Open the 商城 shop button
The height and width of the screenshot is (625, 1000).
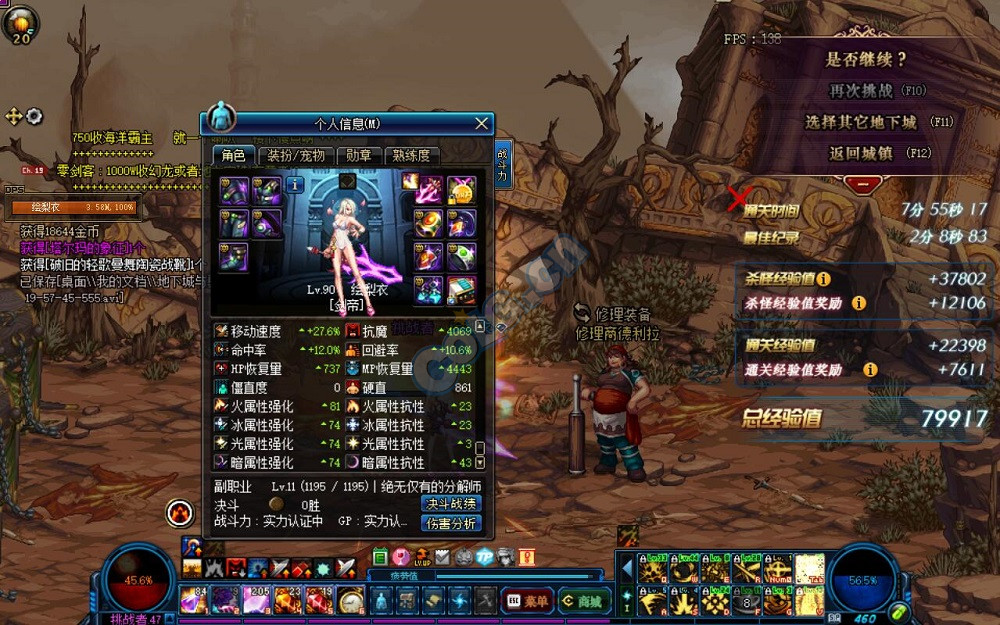point(584,600)
